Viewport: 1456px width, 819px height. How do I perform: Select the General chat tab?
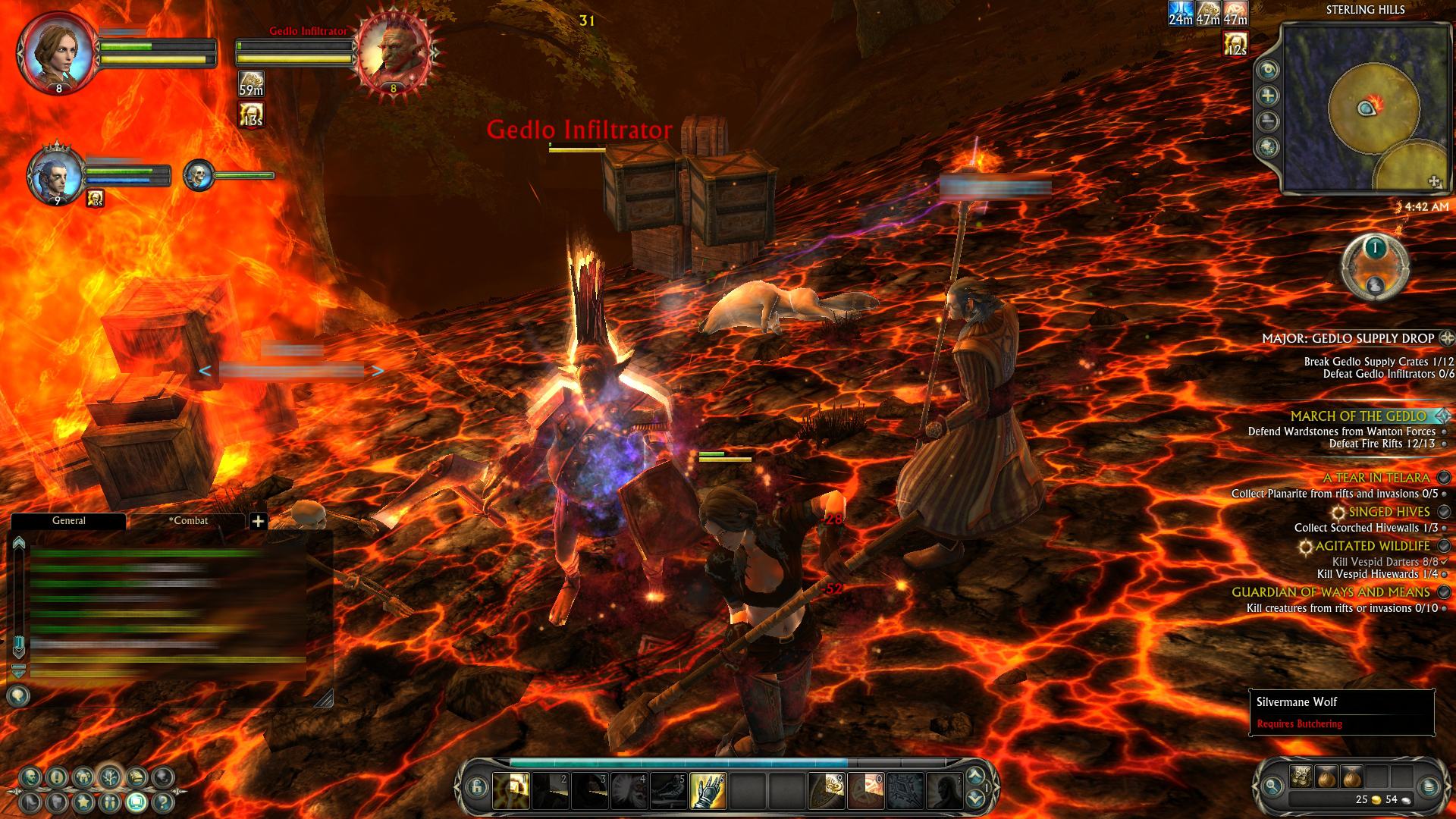[68, 521]
